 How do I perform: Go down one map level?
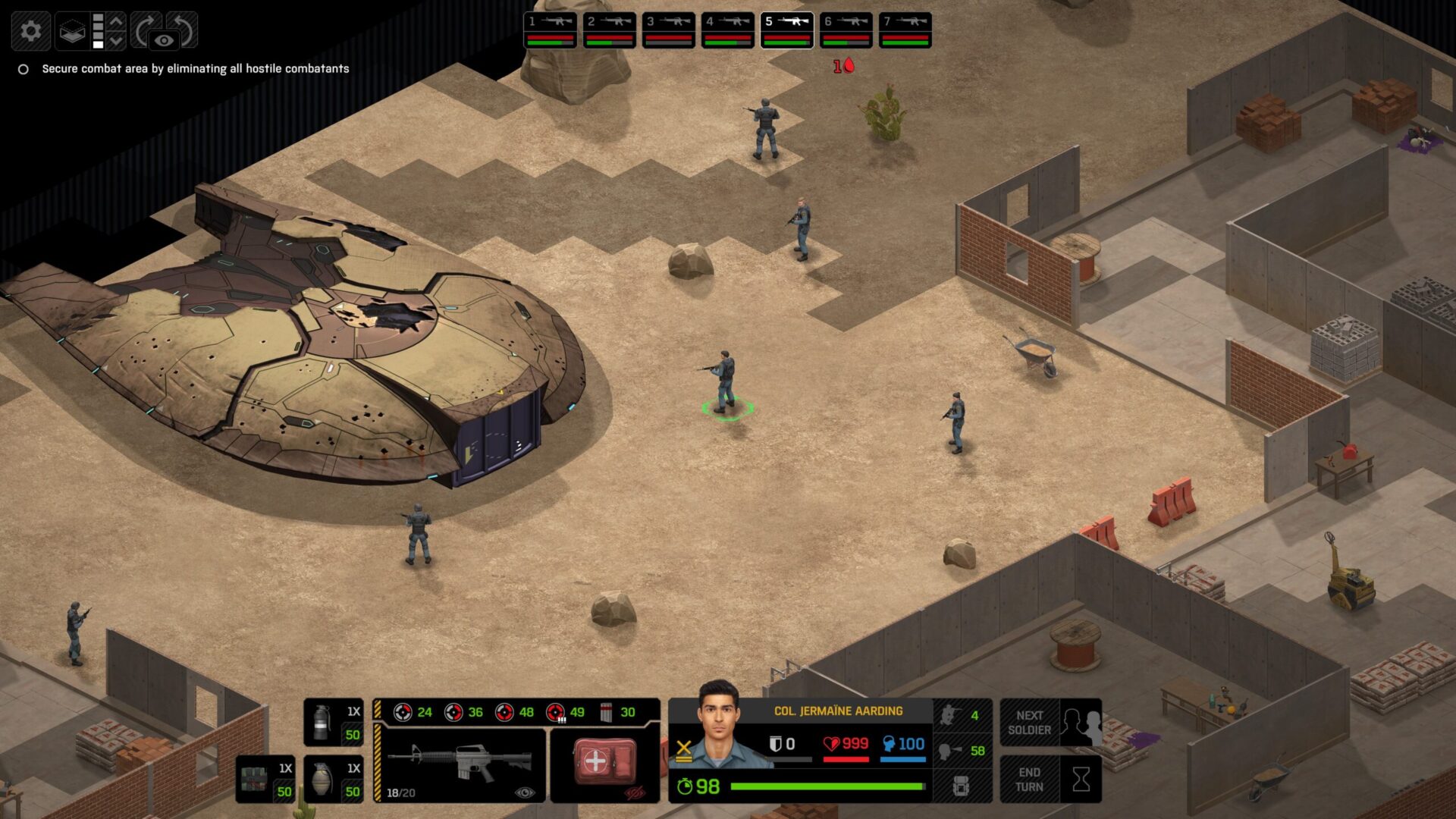coord(116,40)
